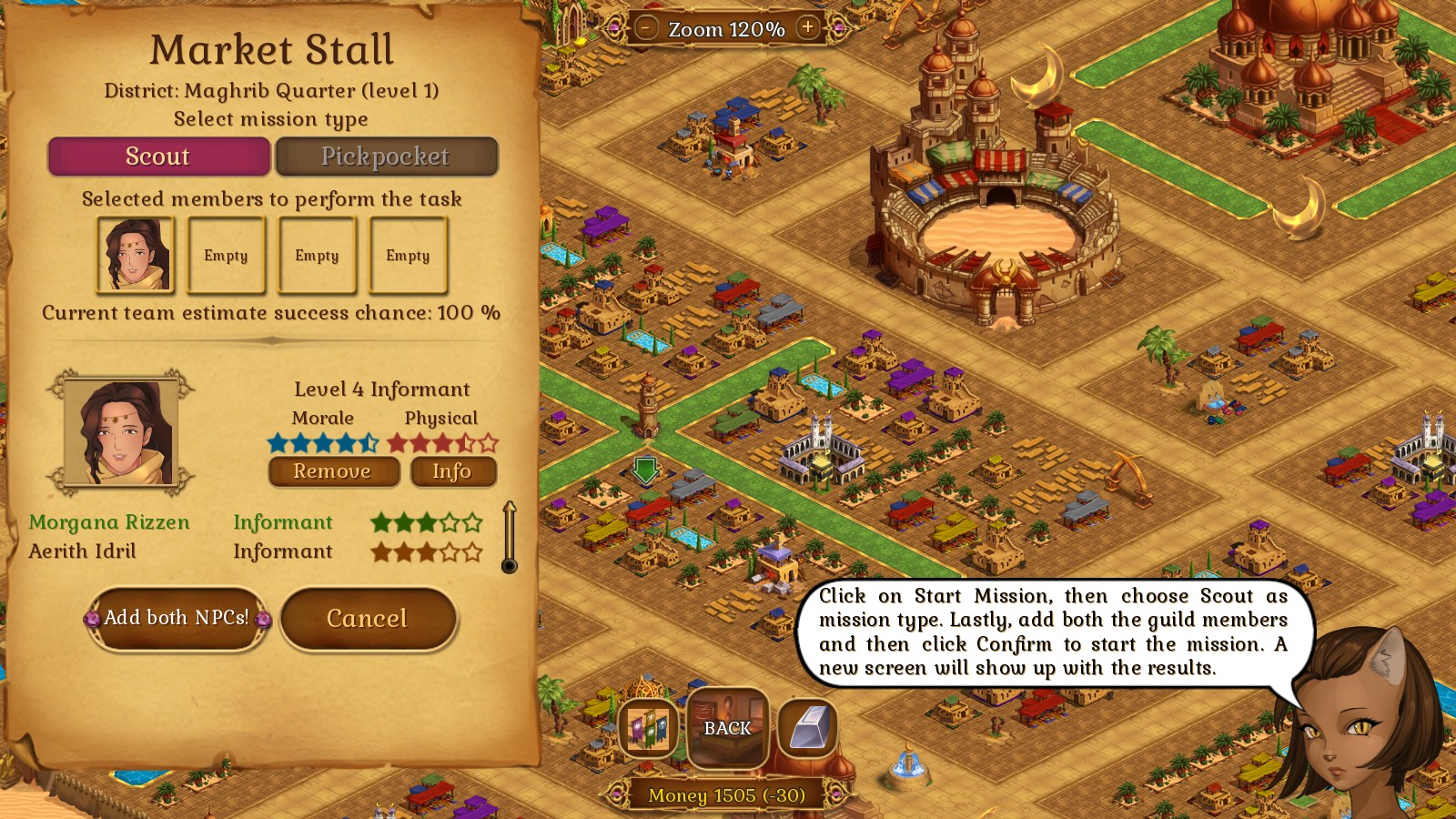1456x819 pixels.
Task: Cancel the mission setup
Action: 368,619
